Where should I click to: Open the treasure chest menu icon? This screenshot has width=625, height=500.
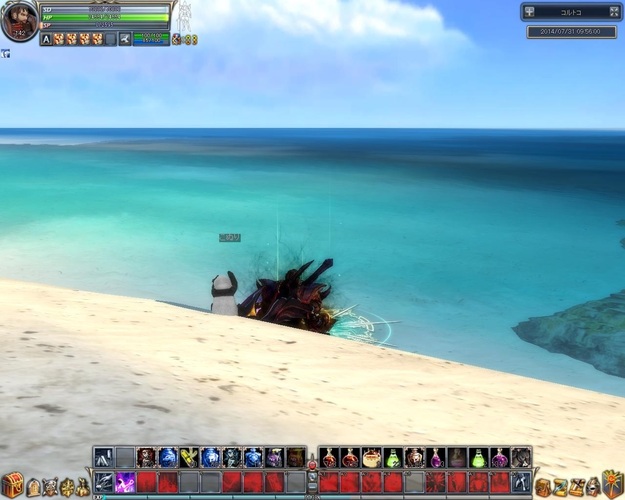[x=12, y=484]
